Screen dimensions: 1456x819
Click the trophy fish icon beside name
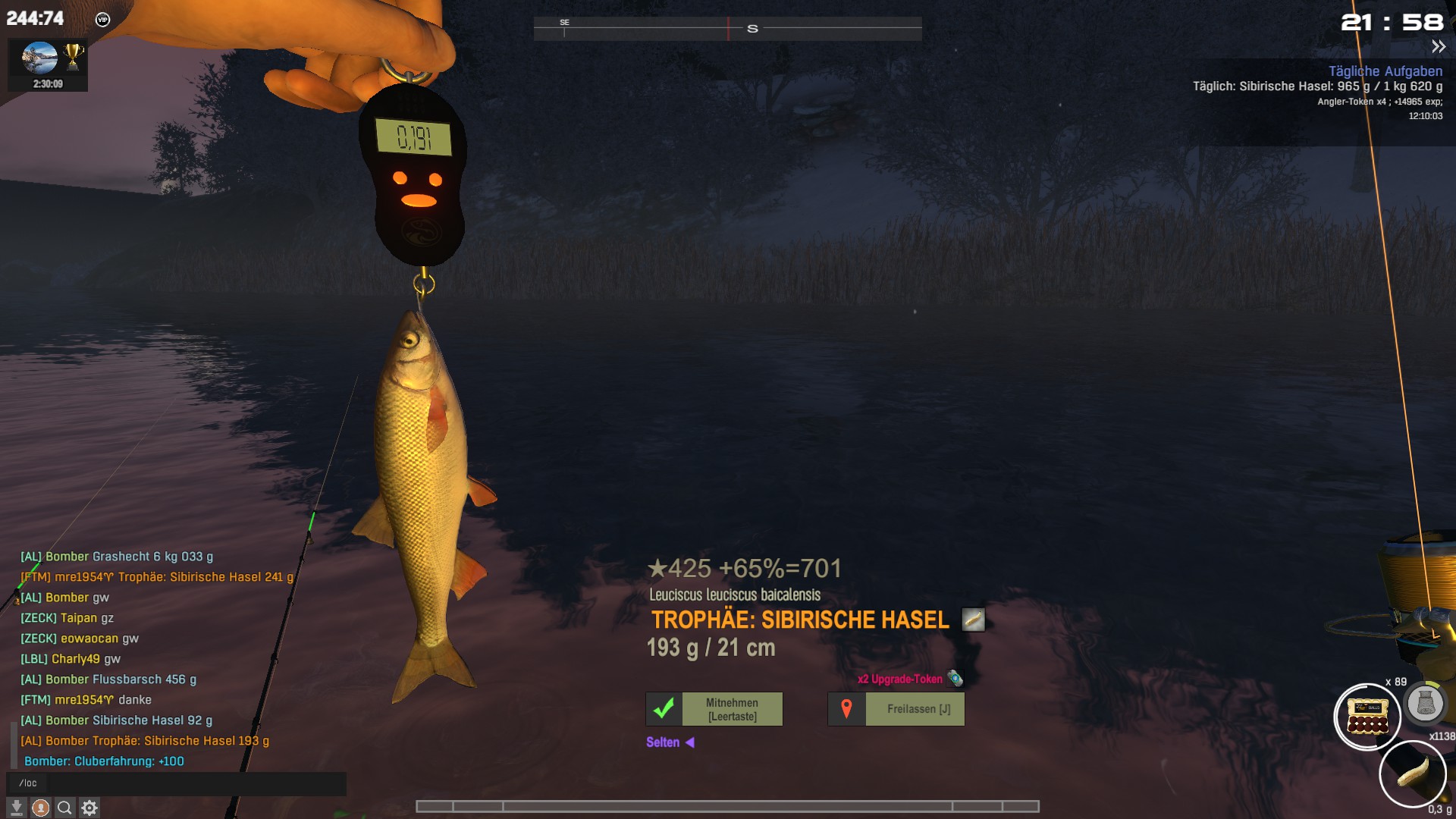click(973, 620)
